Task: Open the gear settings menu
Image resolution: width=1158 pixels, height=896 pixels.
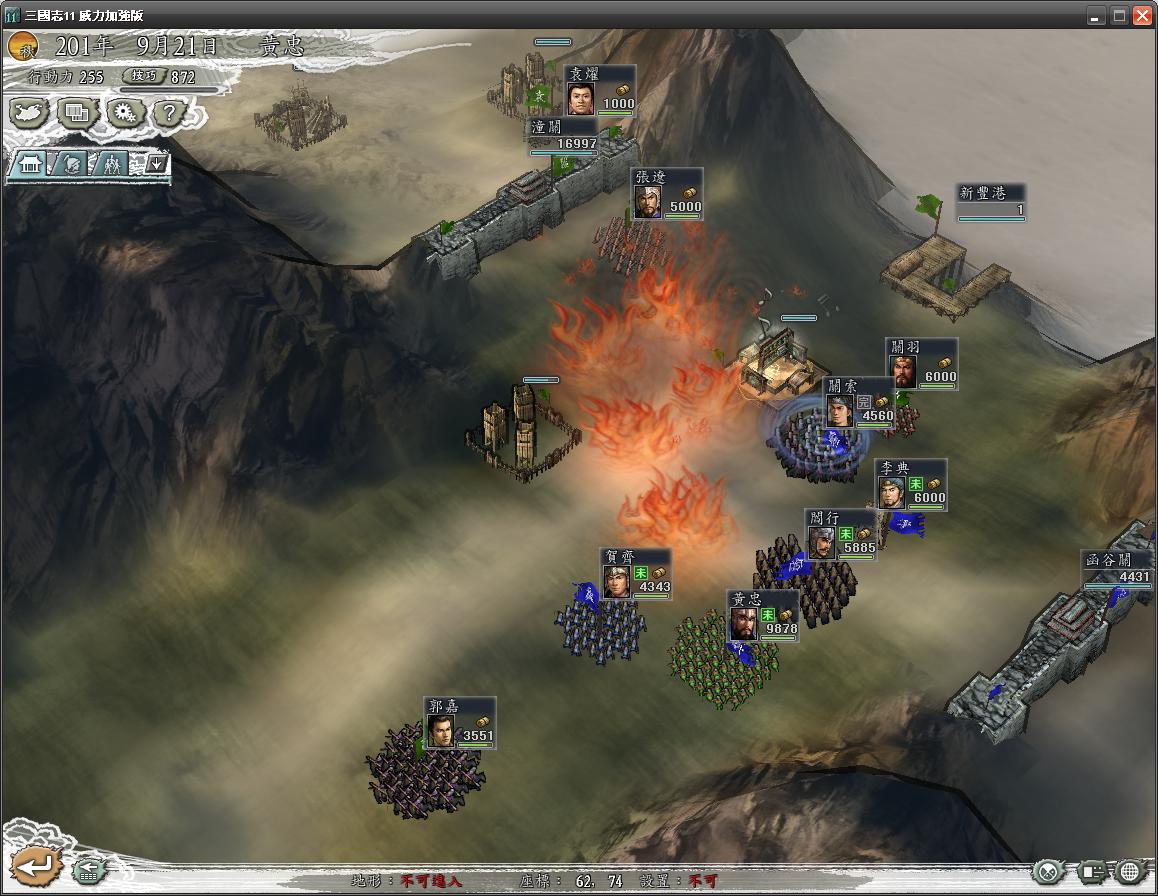Action: point(124,113)
